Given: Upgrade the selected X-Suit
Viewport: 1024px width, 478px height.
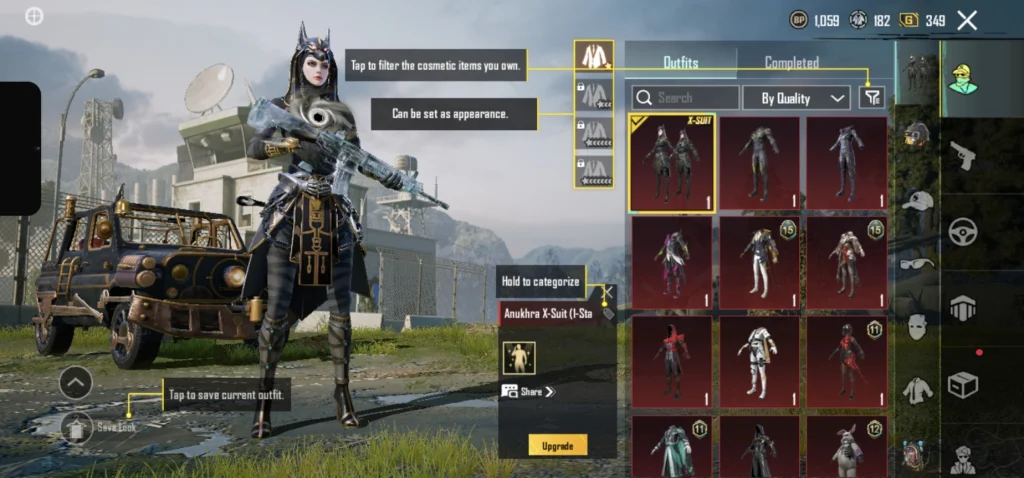Looking at the screenshot, I should coord(557,444).
